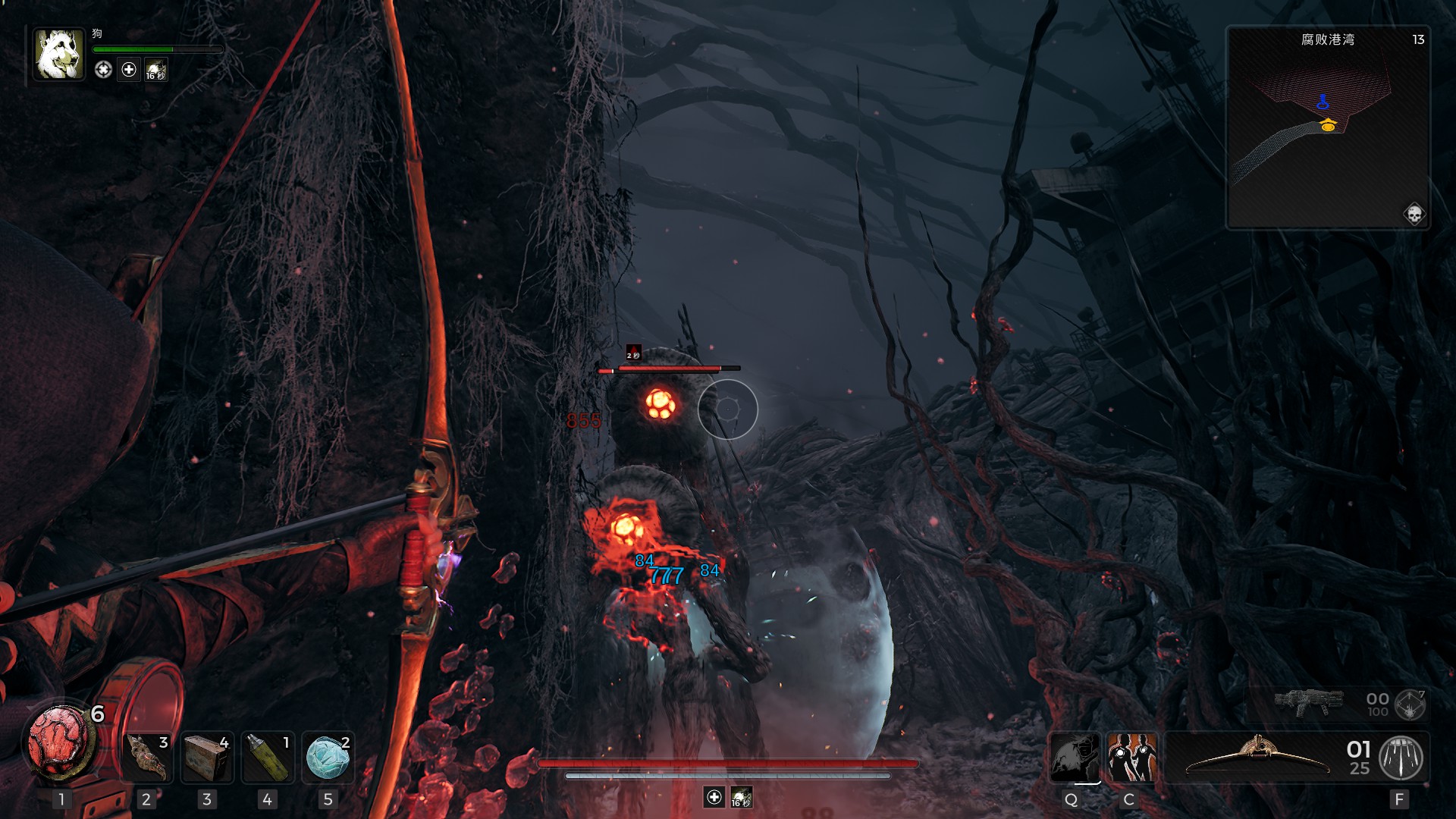The height and width of the screenshot is (819, 1456).
Task: Use the blue crystal orb item
Action: 328,758
